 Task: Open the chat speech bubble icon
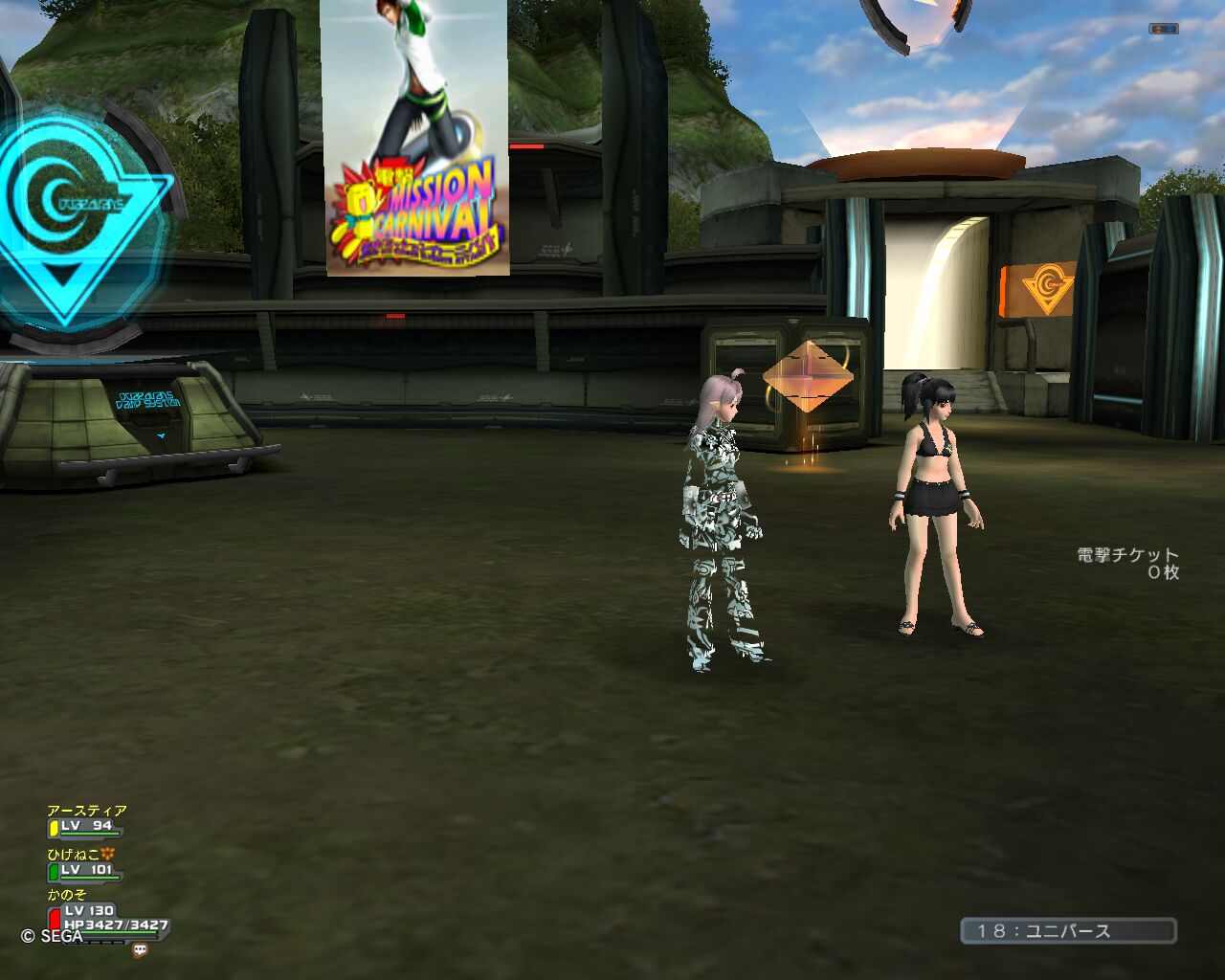pyautogui.click(x=141, y=950)
